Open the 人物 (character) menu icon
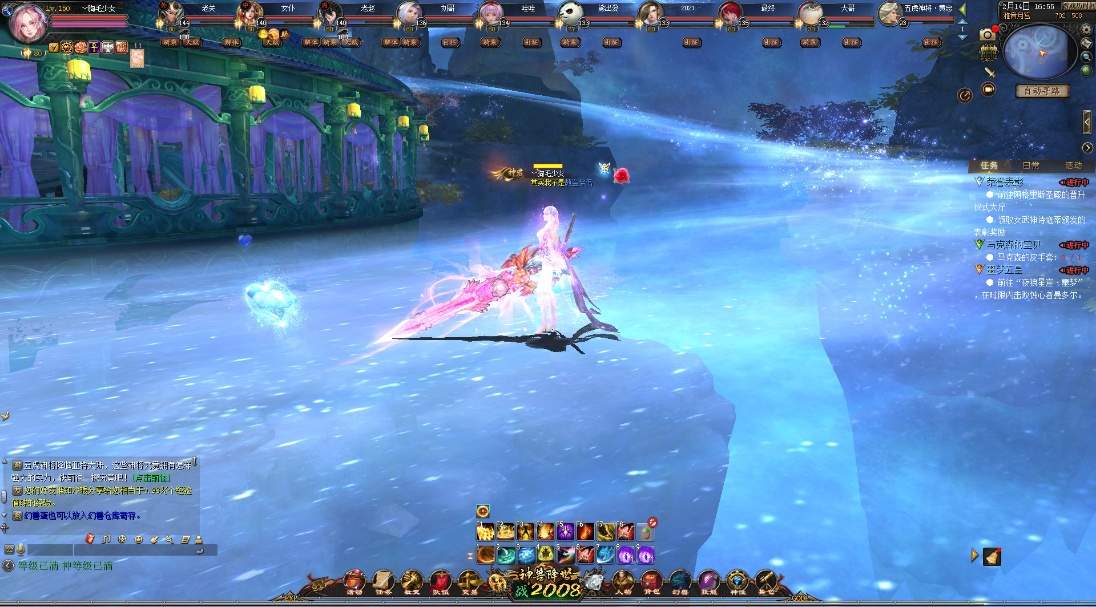Image resolution: width=1096 pixels, height=607 pixels. (623, 581)
